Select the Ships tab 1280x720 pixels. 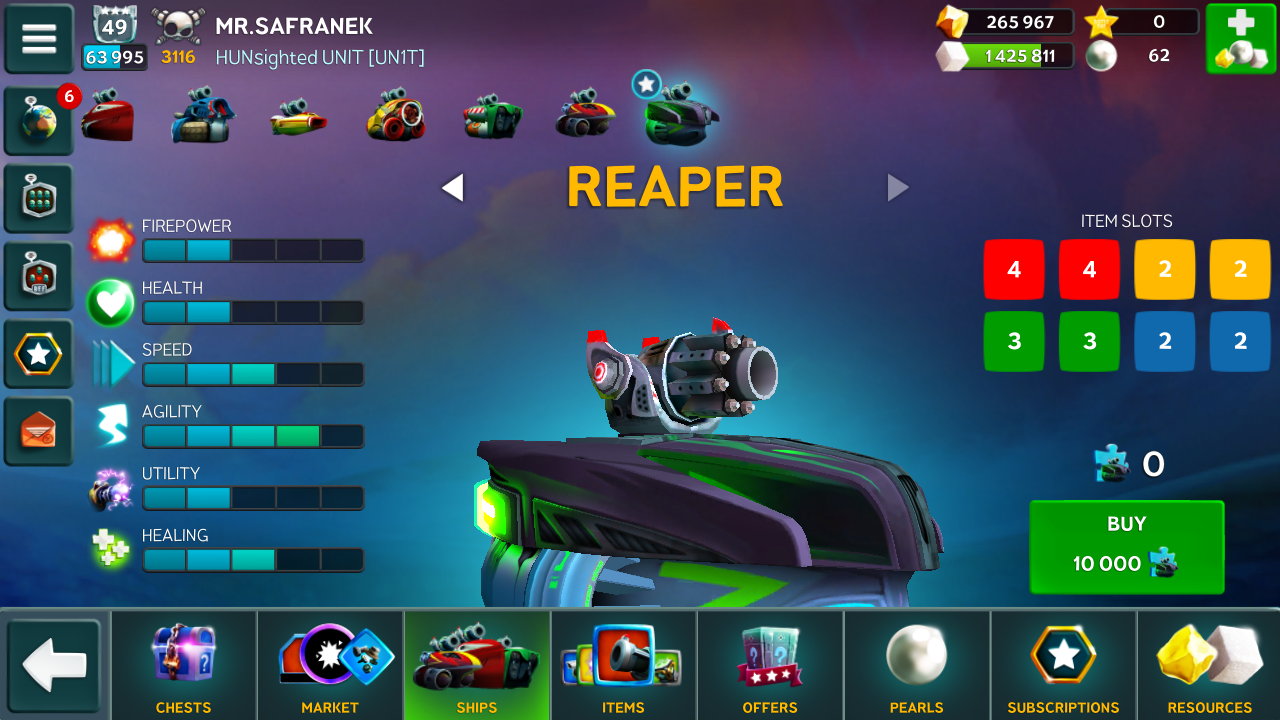pos(477,665)
